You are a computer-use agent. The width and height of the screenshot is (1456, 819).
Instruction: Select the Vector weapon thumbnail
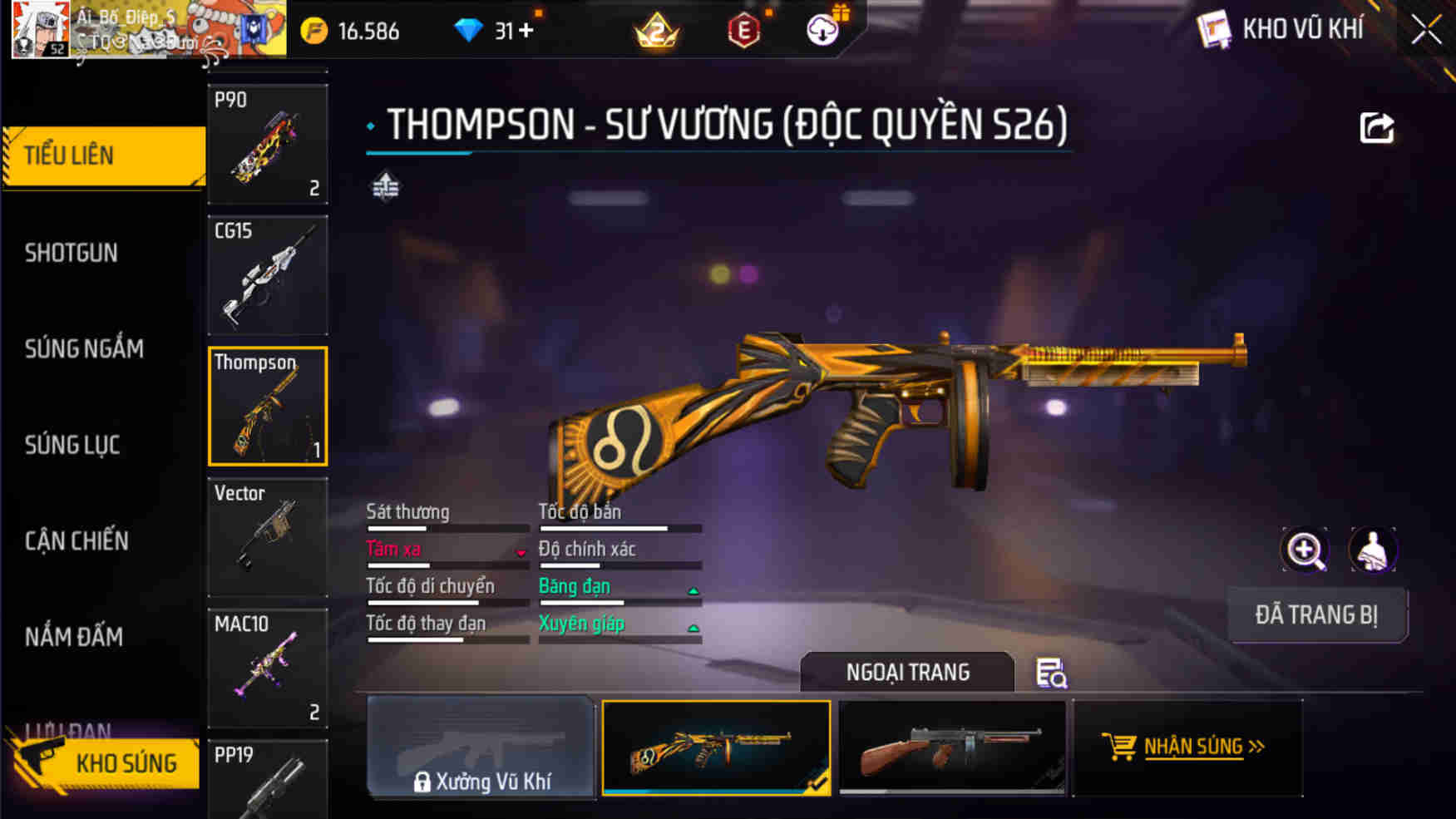click(267, 536)
